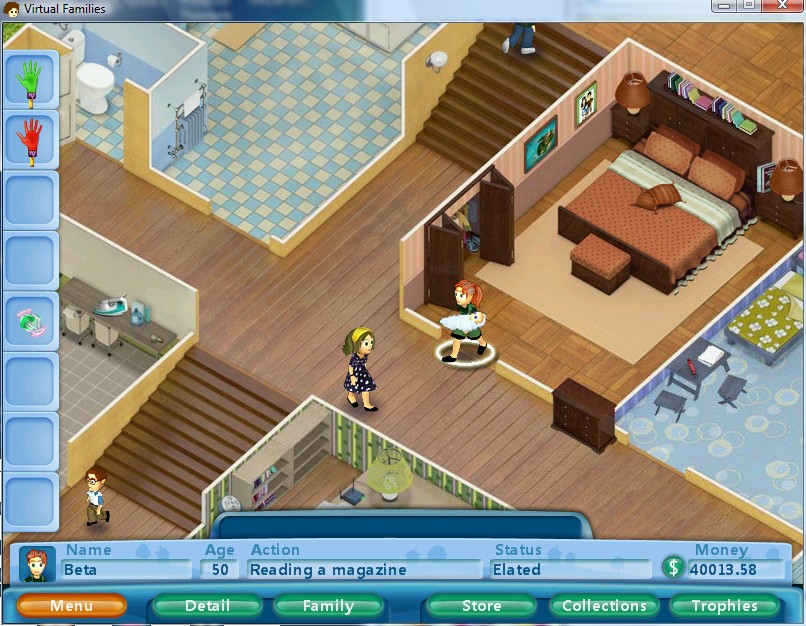The image size is (806, 626).
Task: Click the green dollar money icon
Action: point(673,568)
